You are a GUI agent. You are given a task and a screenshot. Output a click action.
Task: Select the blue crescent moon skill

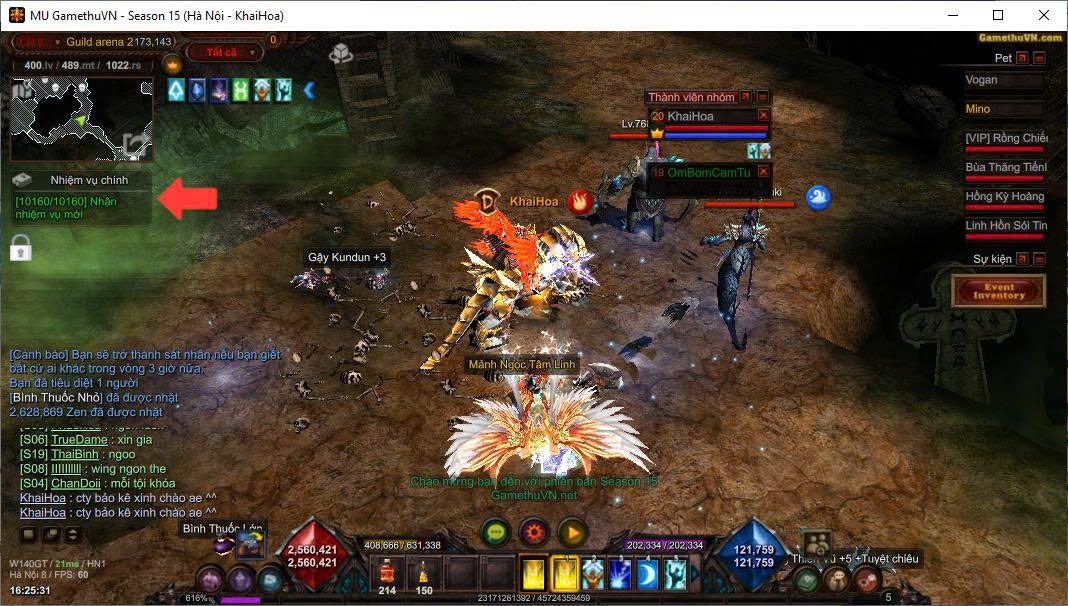click(x=648, y=574)
